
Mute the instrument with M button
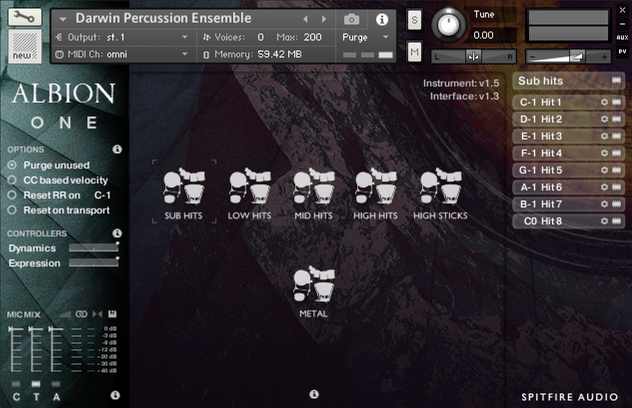414,50
